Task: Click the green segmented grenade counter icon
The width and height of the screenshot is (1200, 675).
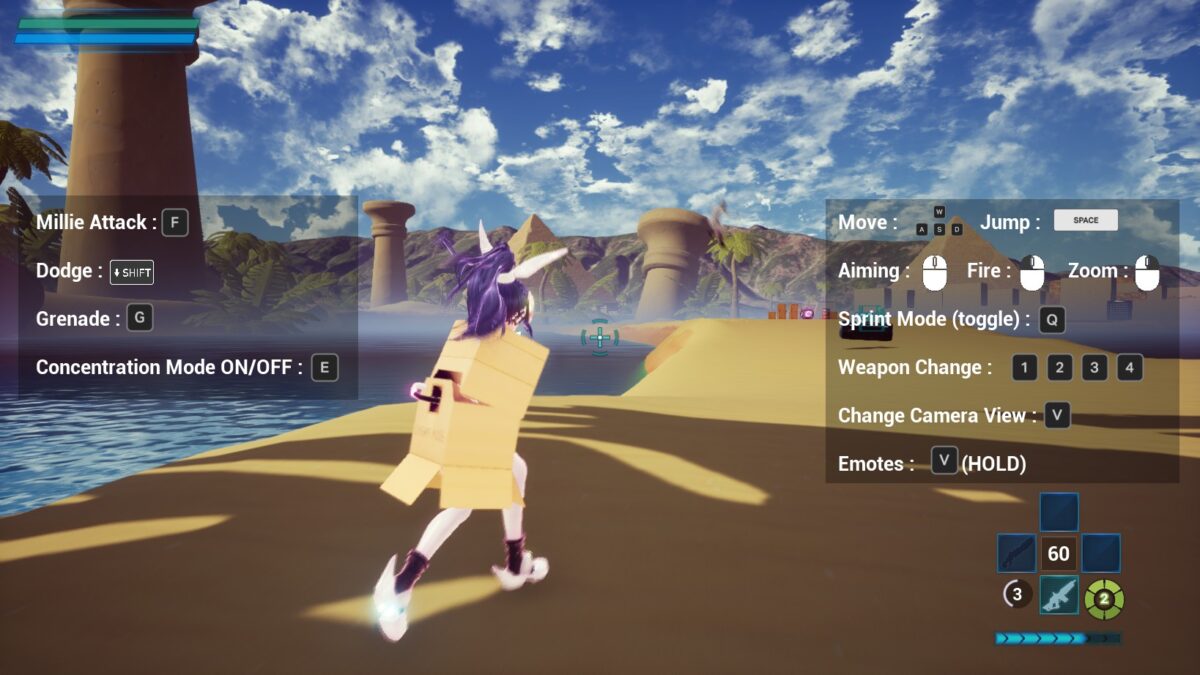Action: pyautogui.click(x=1104, y=599)
